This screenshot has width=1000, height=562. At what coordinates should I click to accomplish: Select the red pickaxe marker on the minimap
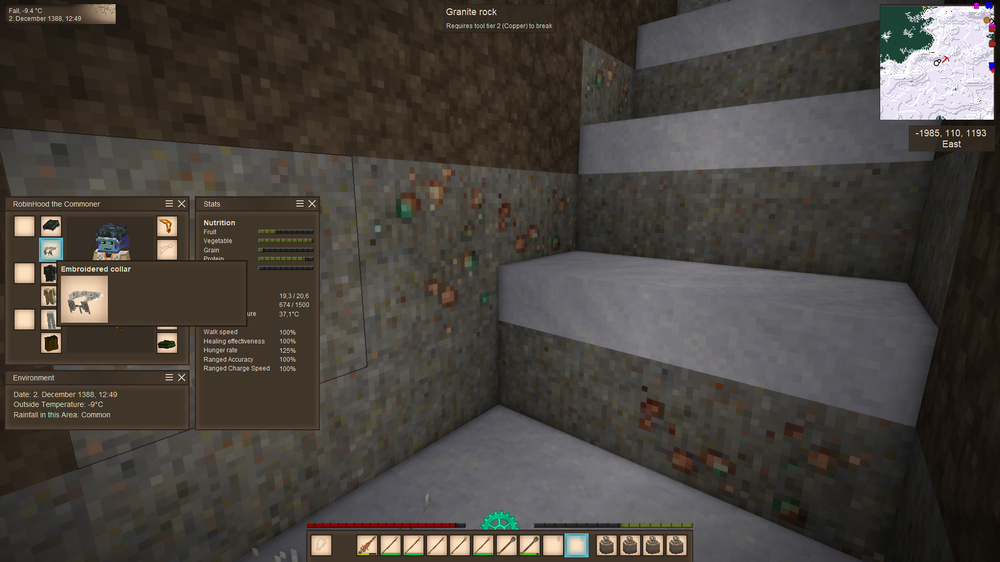[945, 59]
